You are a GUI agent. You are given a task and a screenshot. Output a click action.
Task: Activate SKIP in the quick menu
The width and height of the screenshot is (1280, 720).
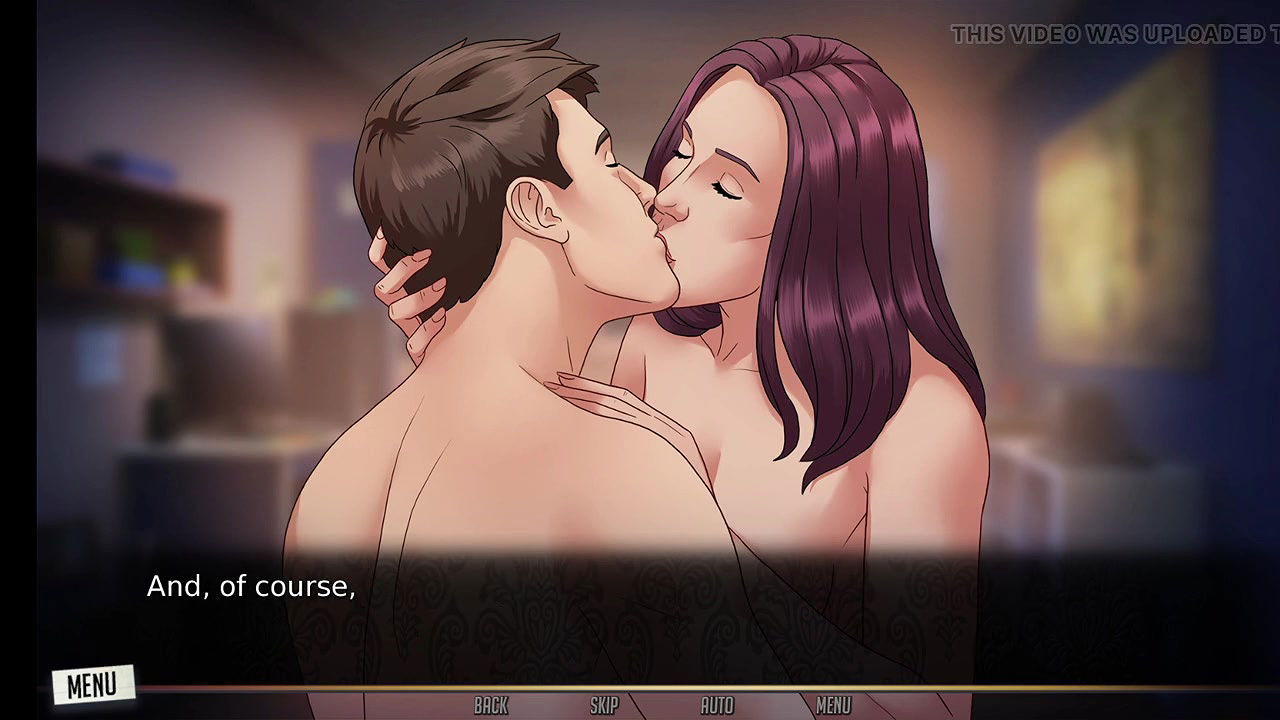tap(604, 706)
